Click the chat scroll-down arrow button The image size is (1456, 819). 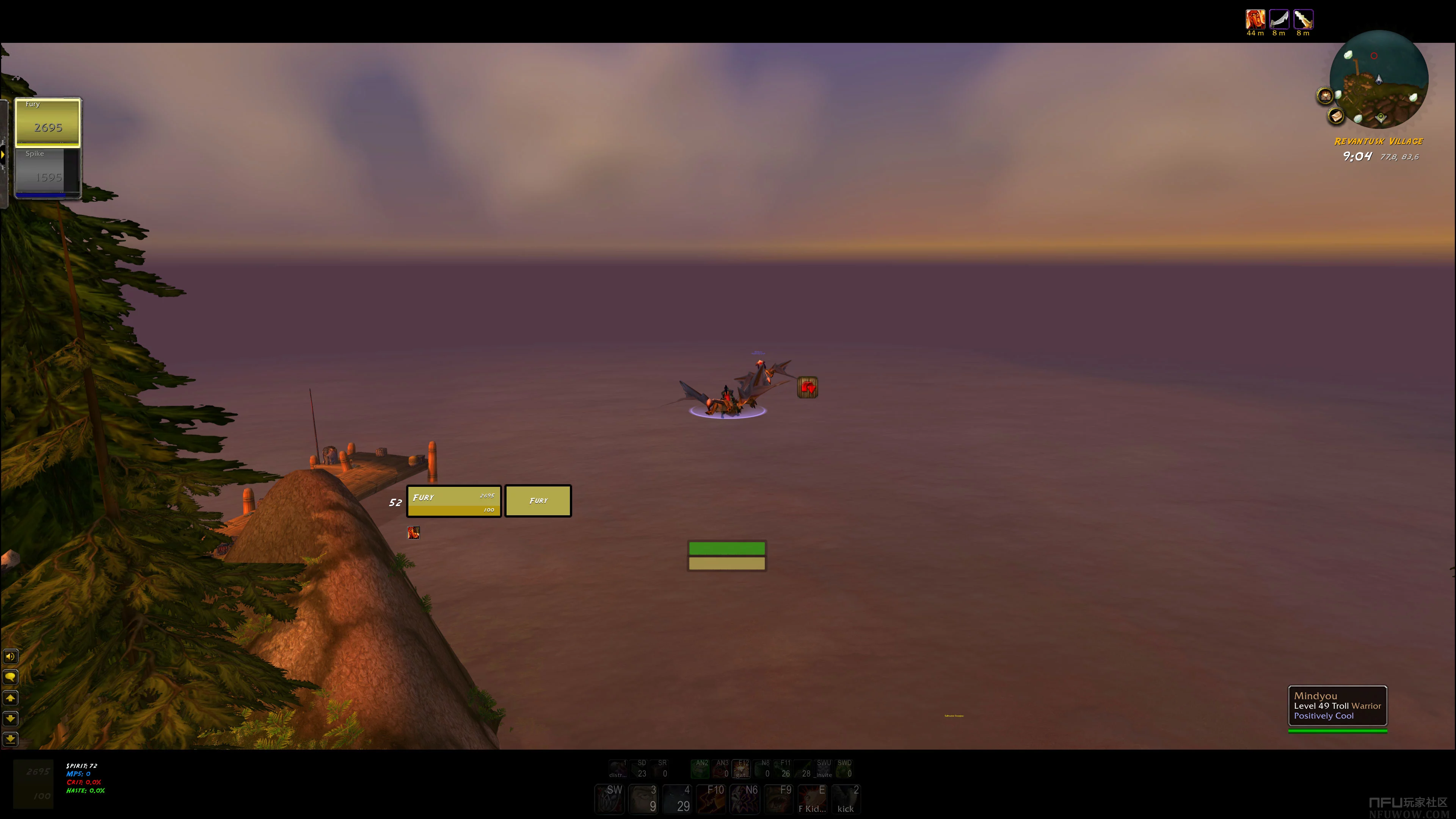10,719
